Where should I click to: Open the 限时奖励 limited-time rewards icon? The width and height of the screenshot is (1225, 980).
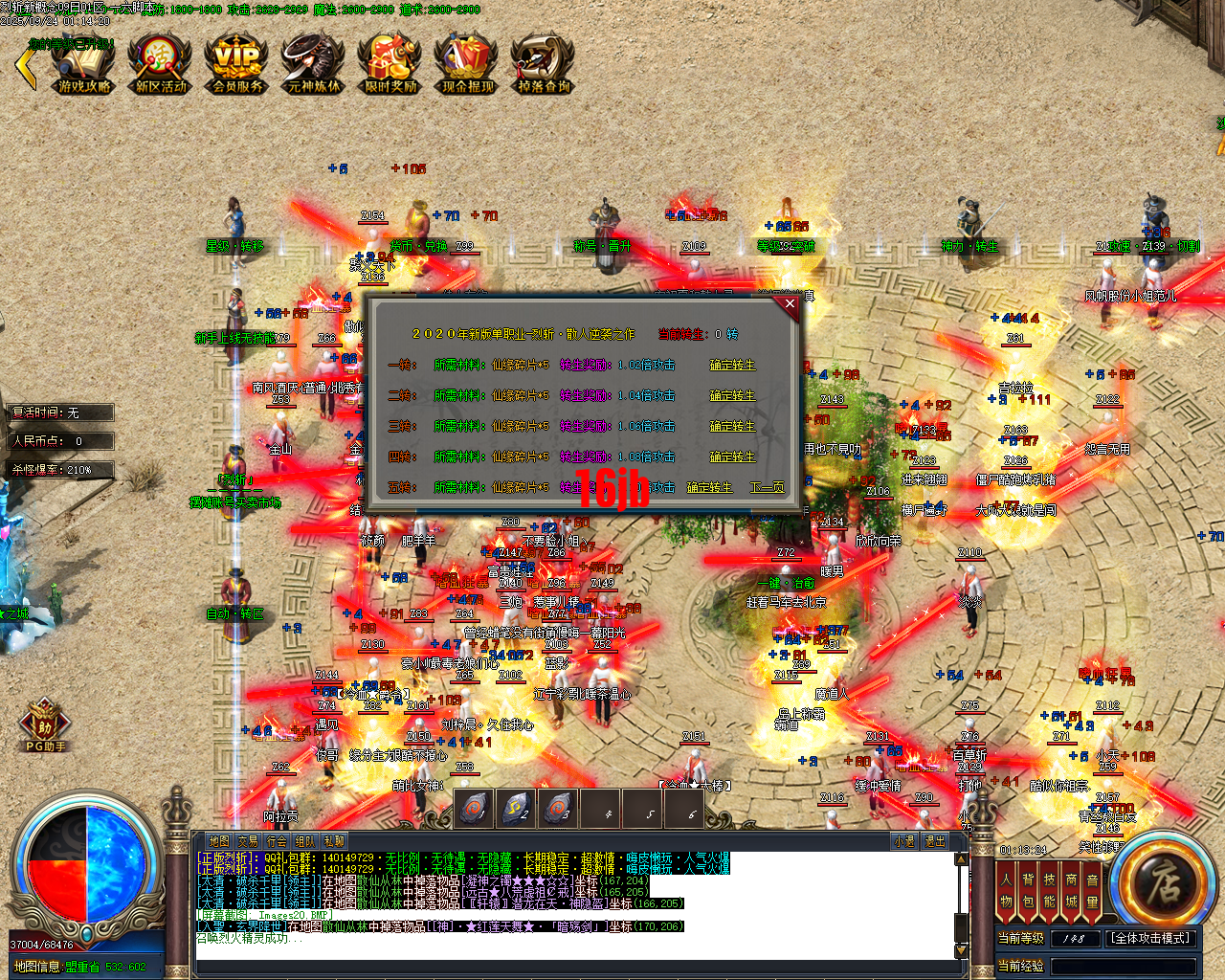[x=389, y=63]
